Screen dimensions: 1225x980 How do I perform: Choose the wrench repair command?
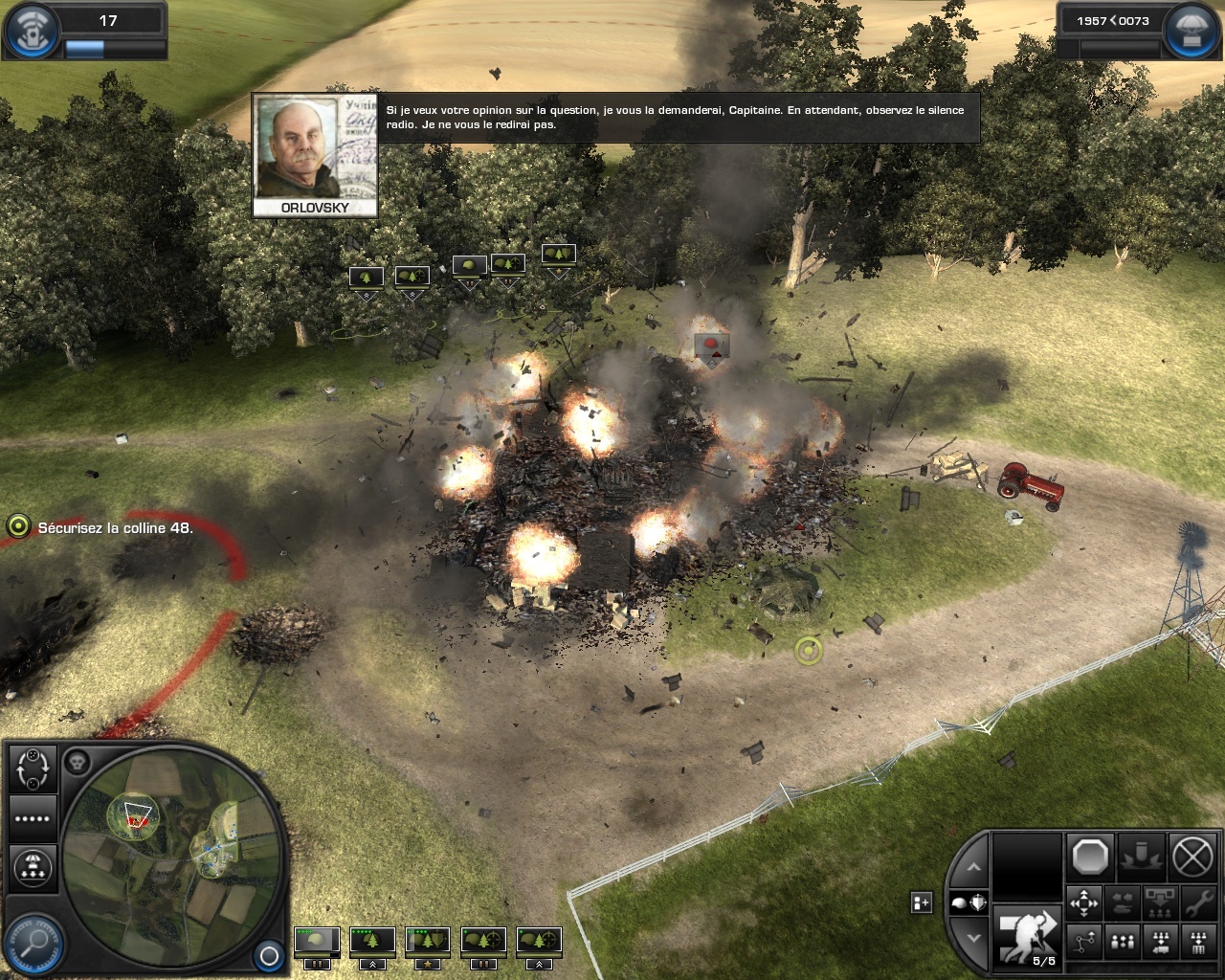1197,902
